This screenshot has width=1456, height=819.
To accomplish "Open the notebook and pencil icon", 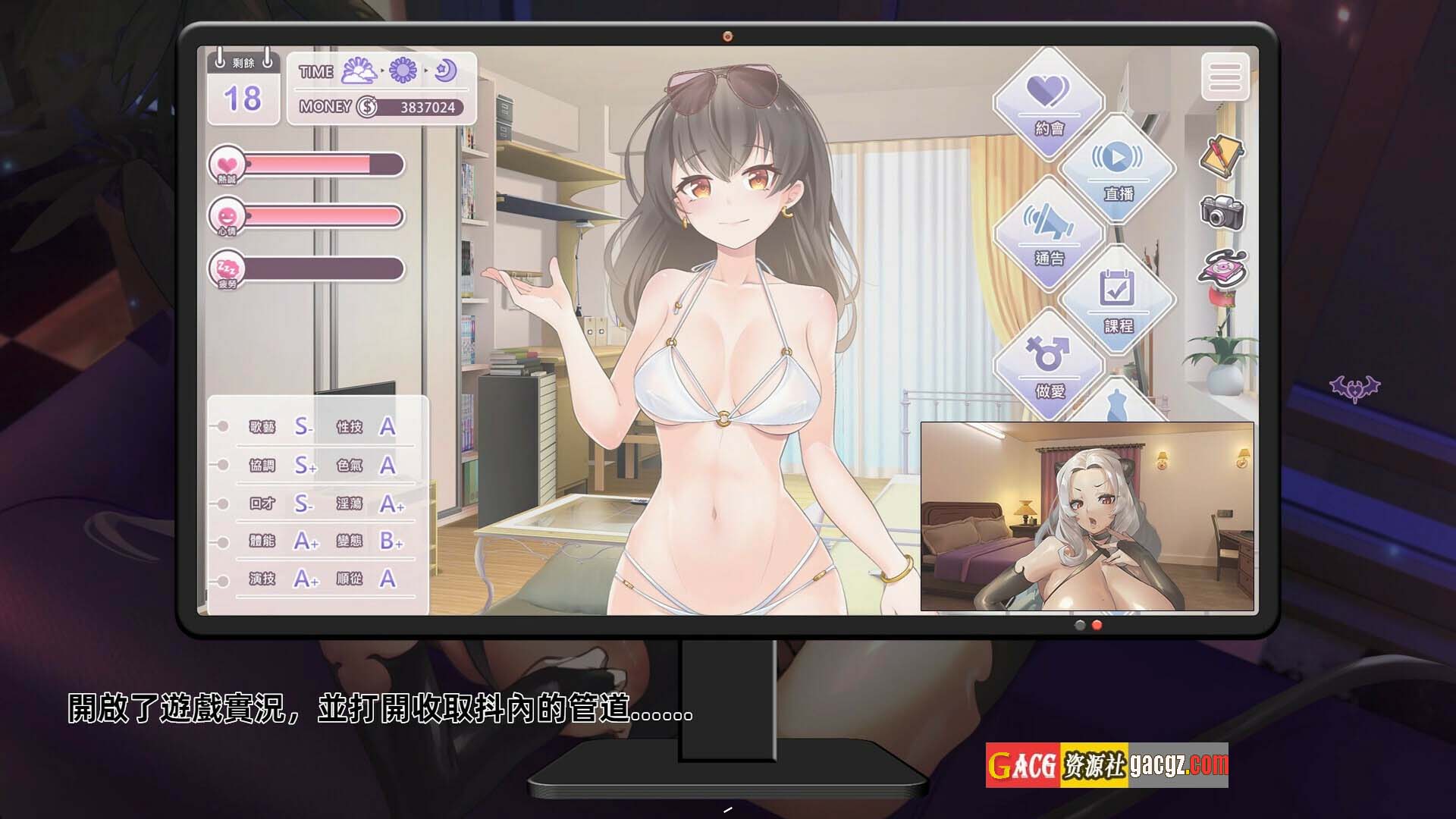I will (x=1222, y=155).
